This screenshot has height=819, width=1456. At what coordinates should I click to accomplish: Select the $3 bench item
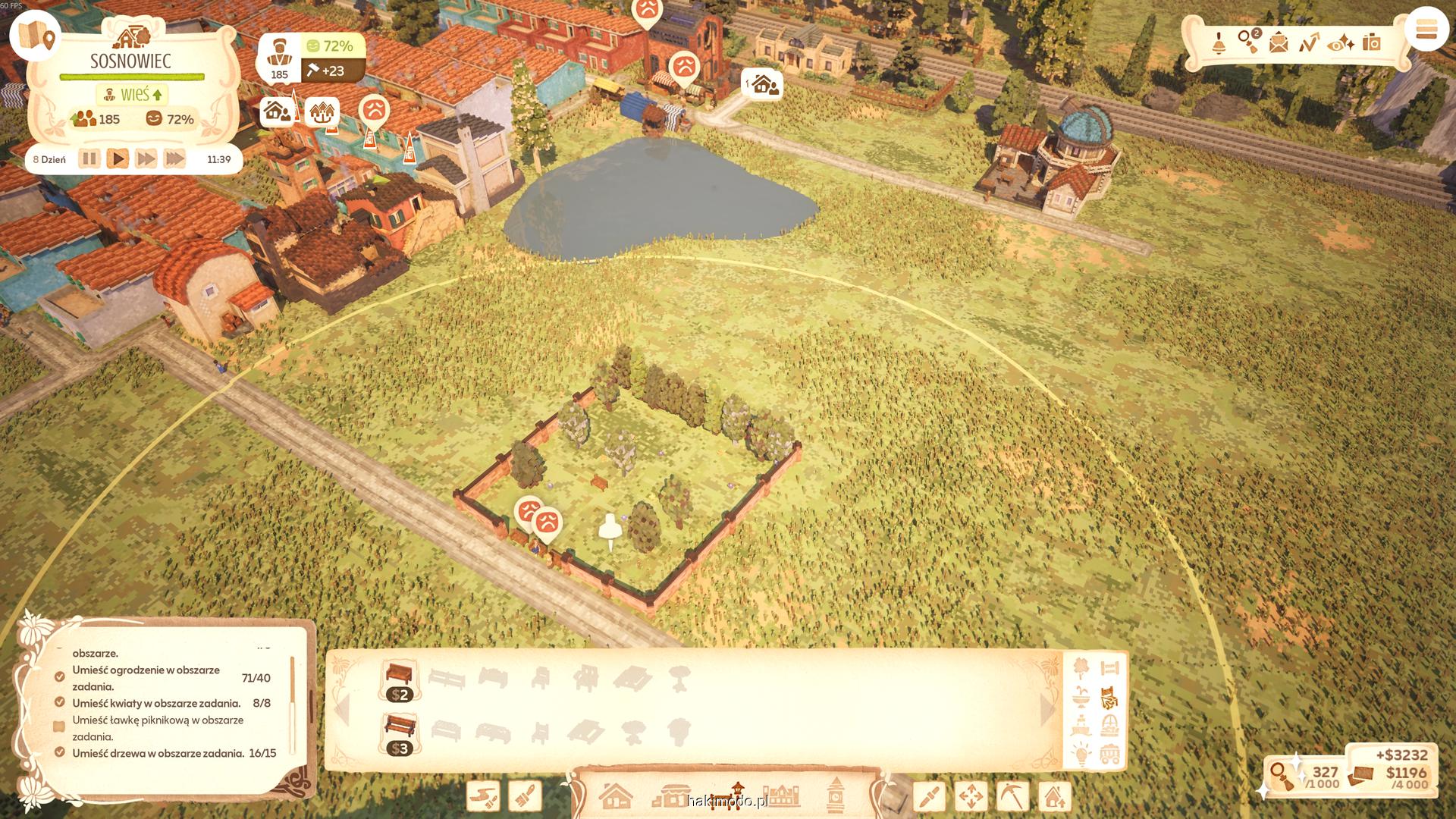pos(400,734)
